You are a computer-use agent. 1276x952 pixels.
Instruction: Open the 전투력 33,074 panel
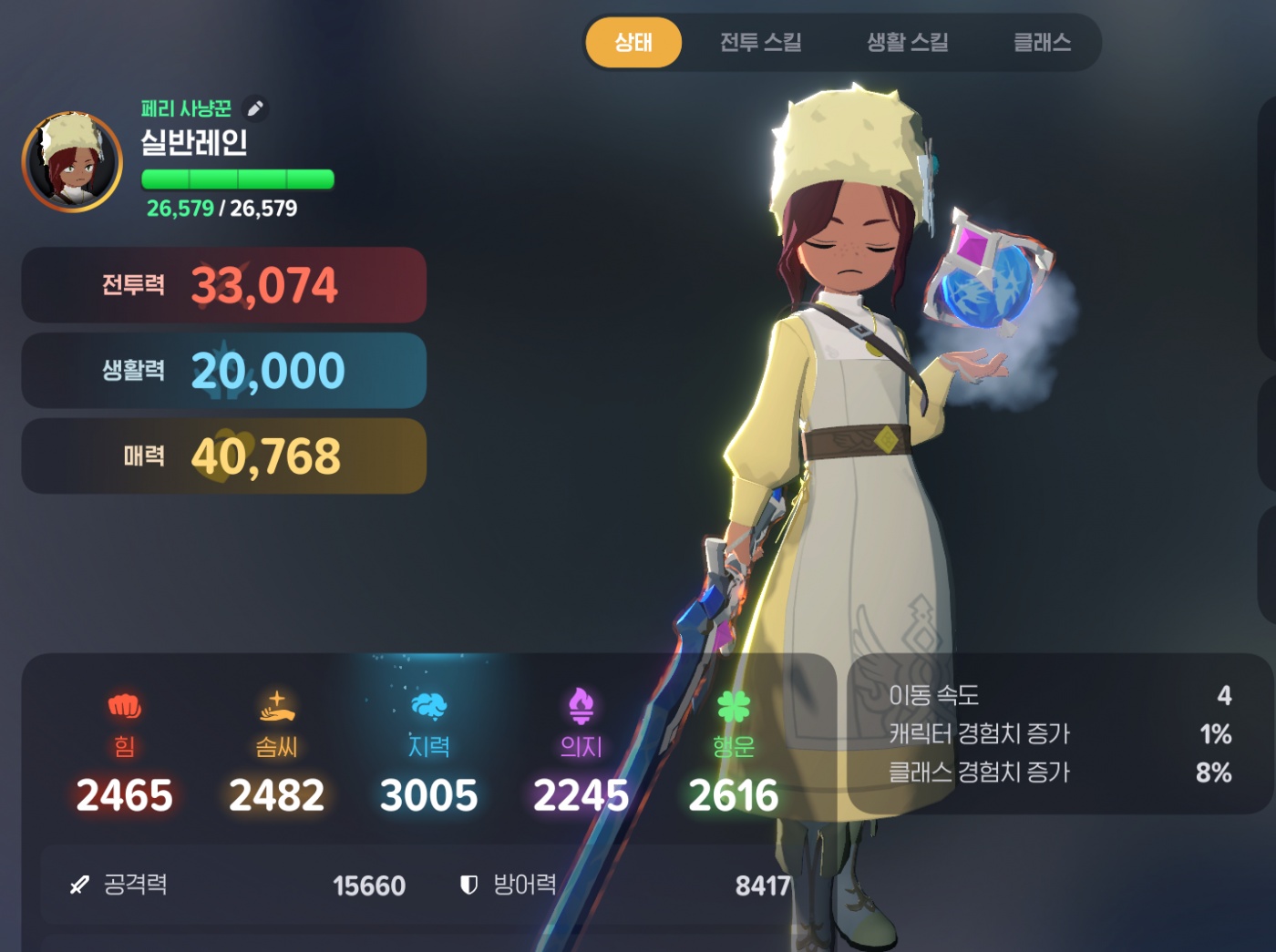[x=224, y=285]
